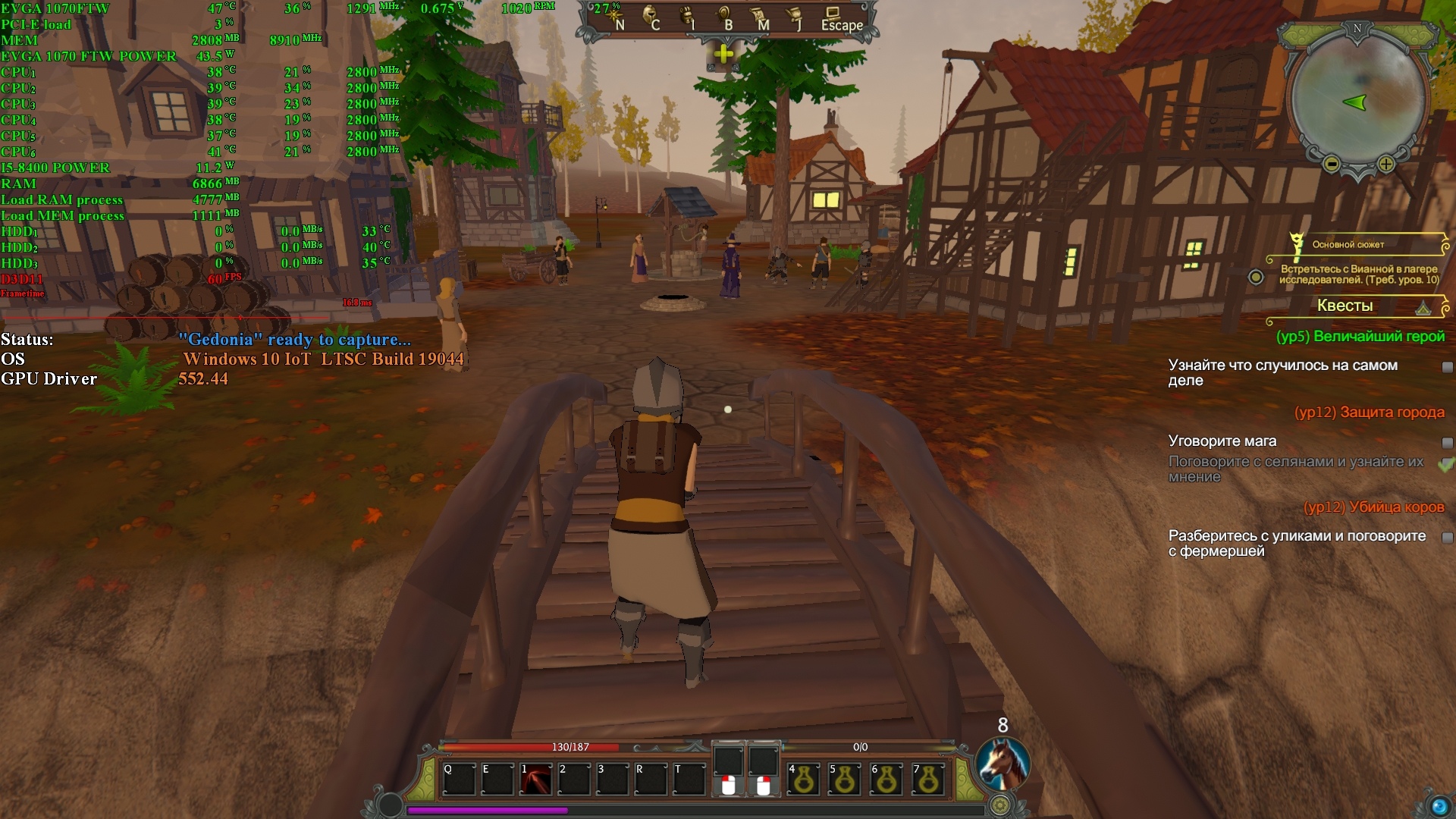Click the target icon labeled B

coord(724,17)
